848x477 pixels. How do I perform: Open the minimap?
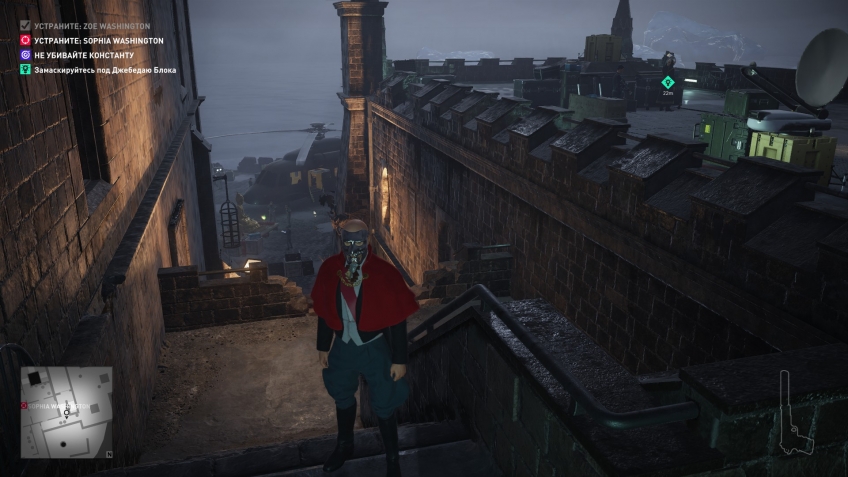(67, 411)
